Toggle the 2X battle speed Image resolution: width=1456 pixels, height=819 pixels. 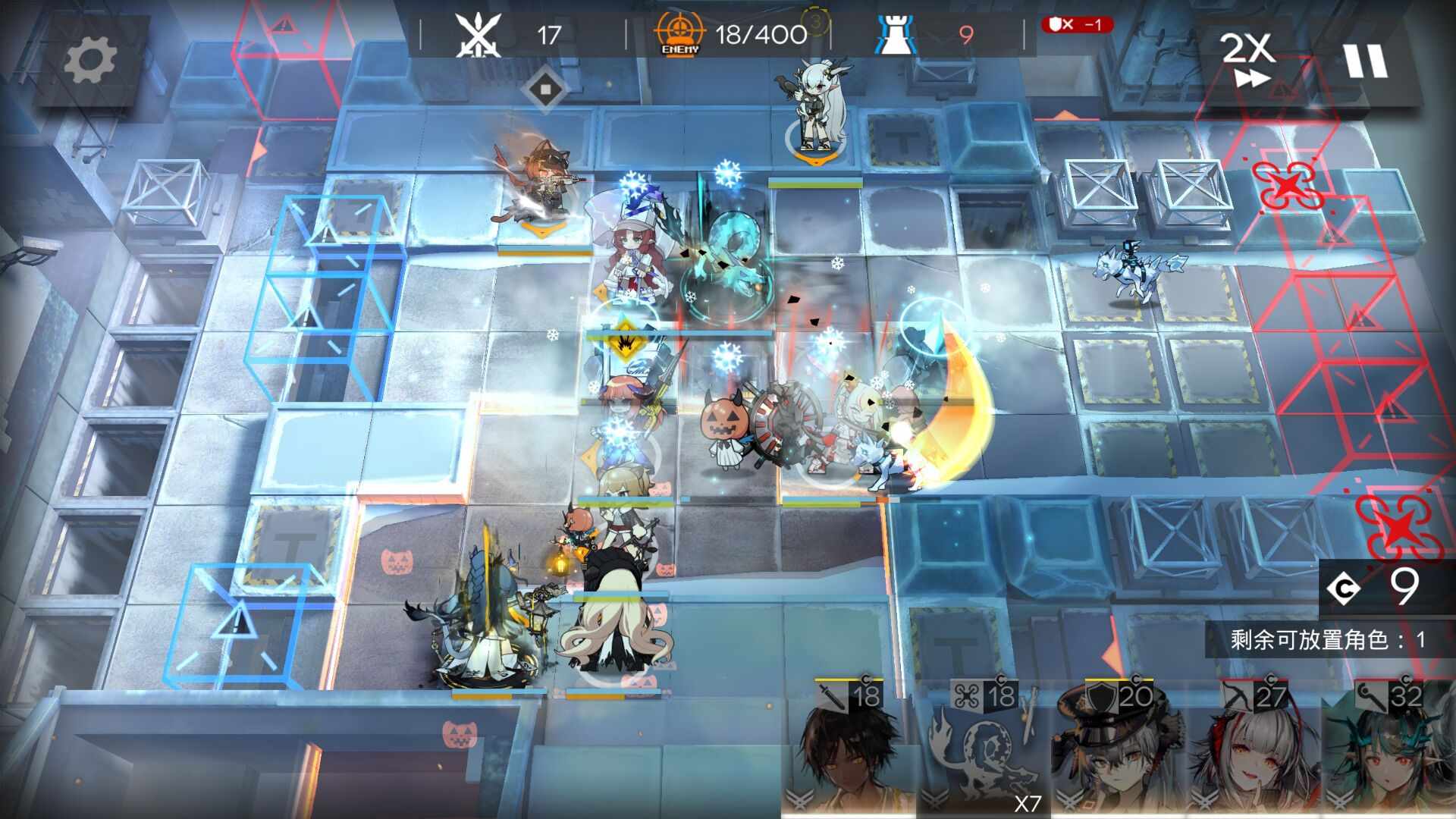click(x=1247, y=59)
